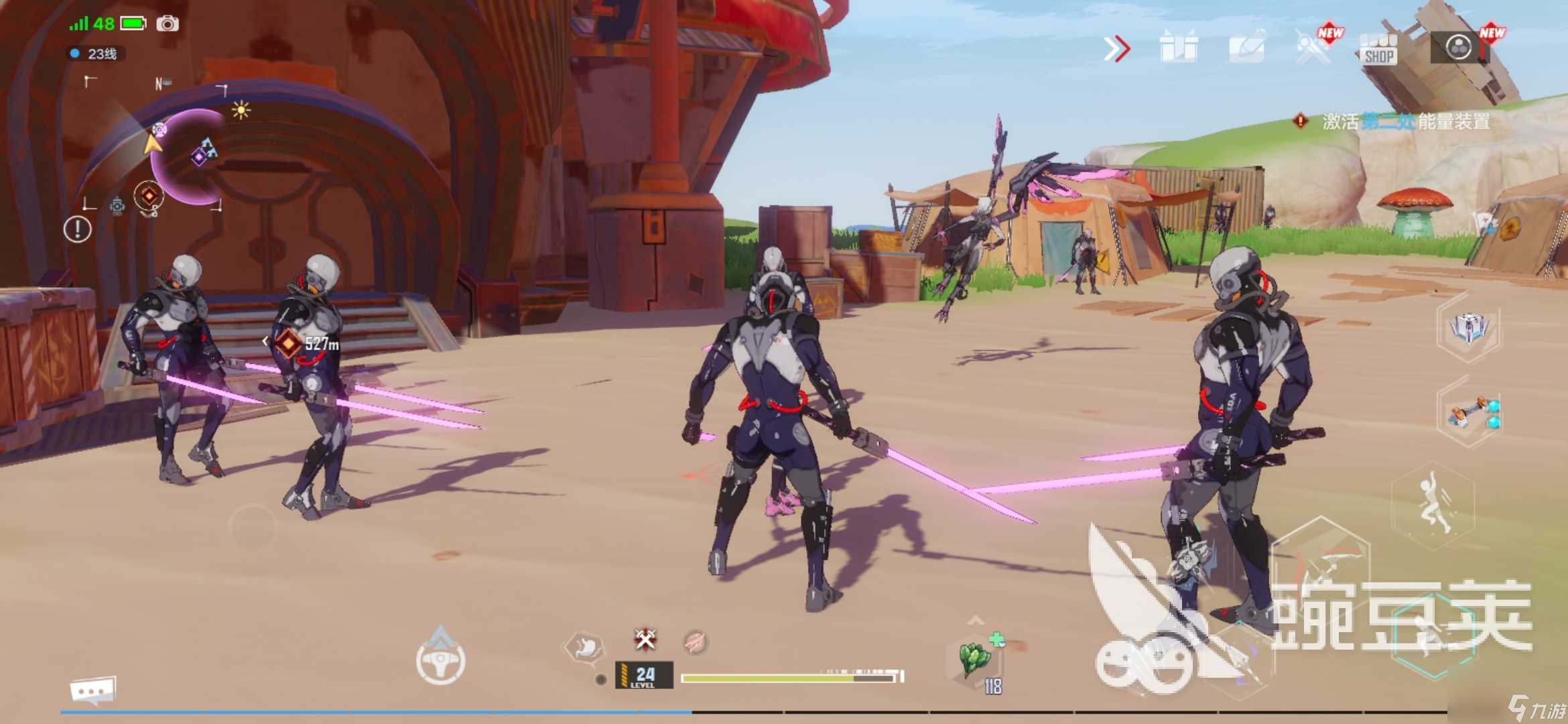Image resolution: width=1568 pixels, height=724 pixels.
Task: Tap the camera screenshot icon
Action: 168,24
